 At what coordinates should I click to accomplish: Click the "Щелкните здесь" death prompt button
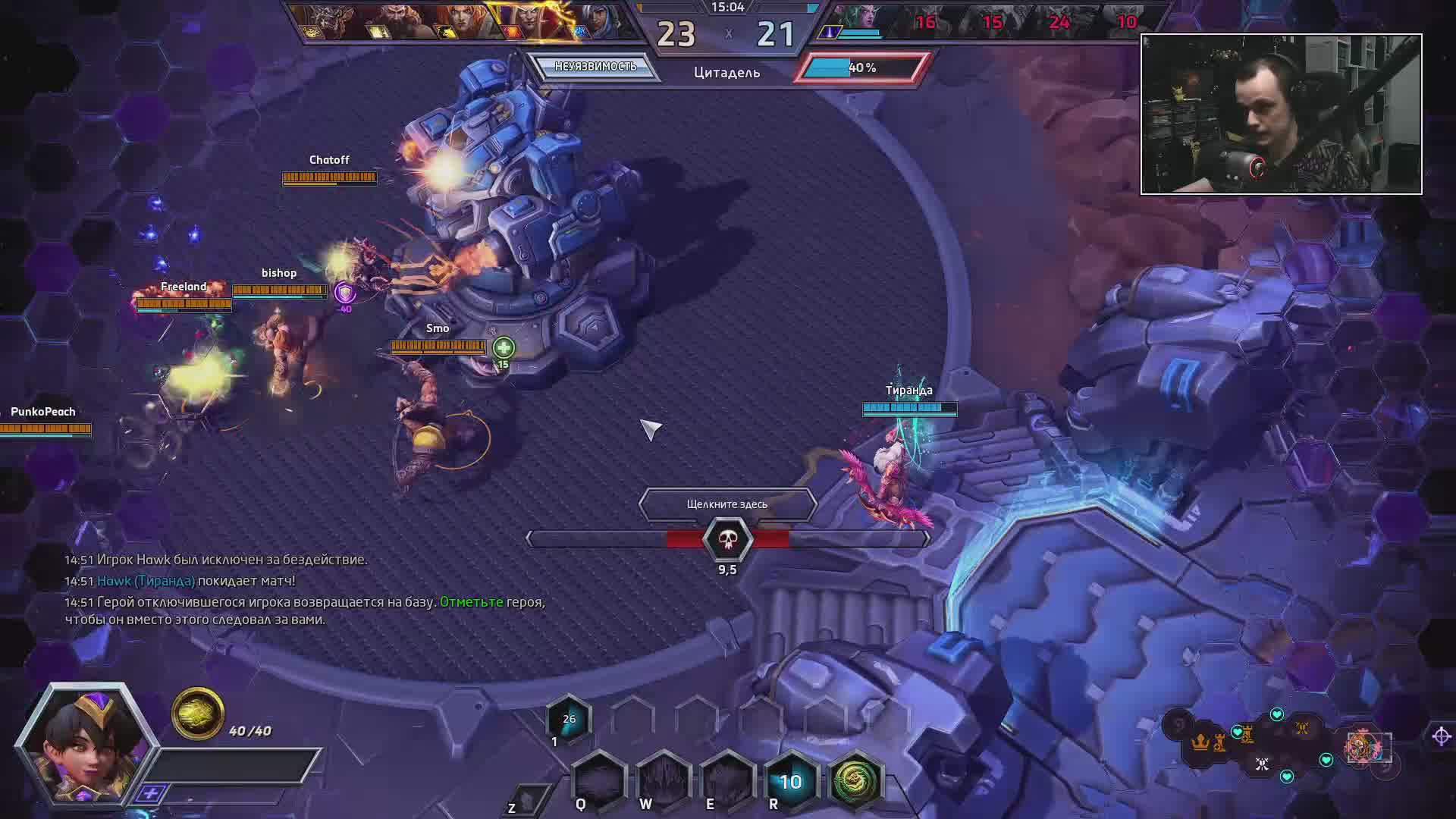pyautogui.click(x=727, y=504)
